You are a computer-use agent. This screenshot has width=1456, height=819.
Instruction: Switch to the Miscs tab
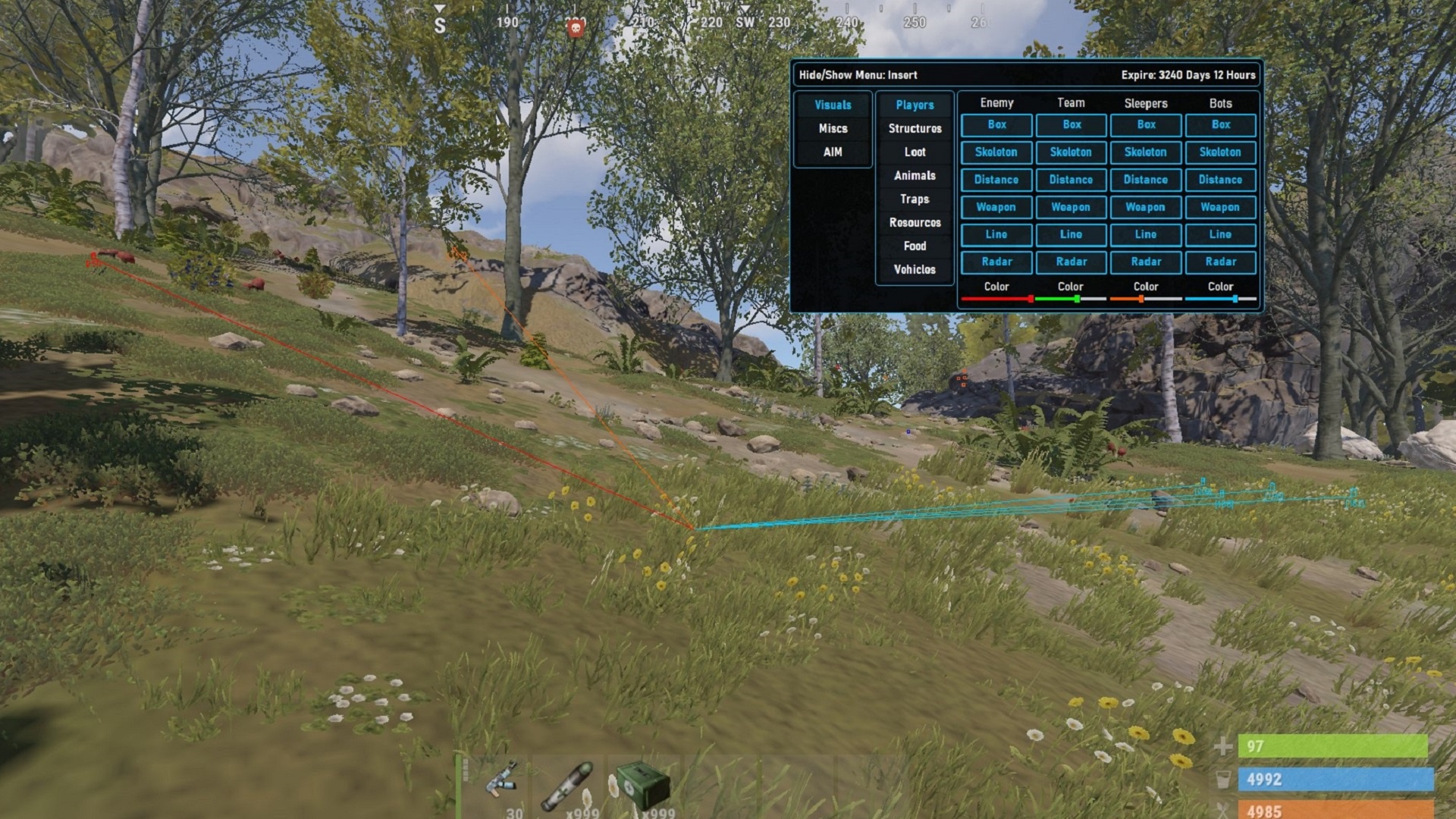[x=833, y=129]
